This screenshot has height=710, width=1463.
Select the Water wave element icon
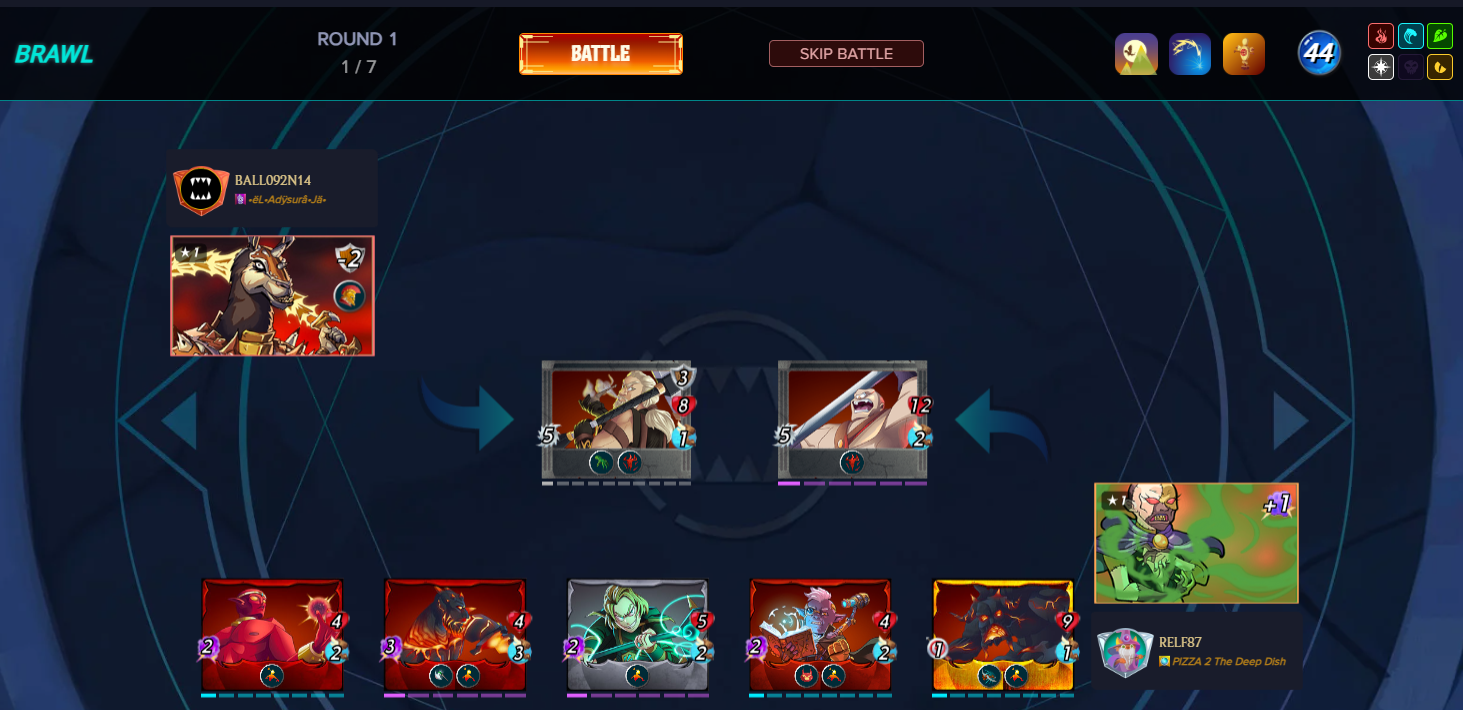pos(1411,37)
